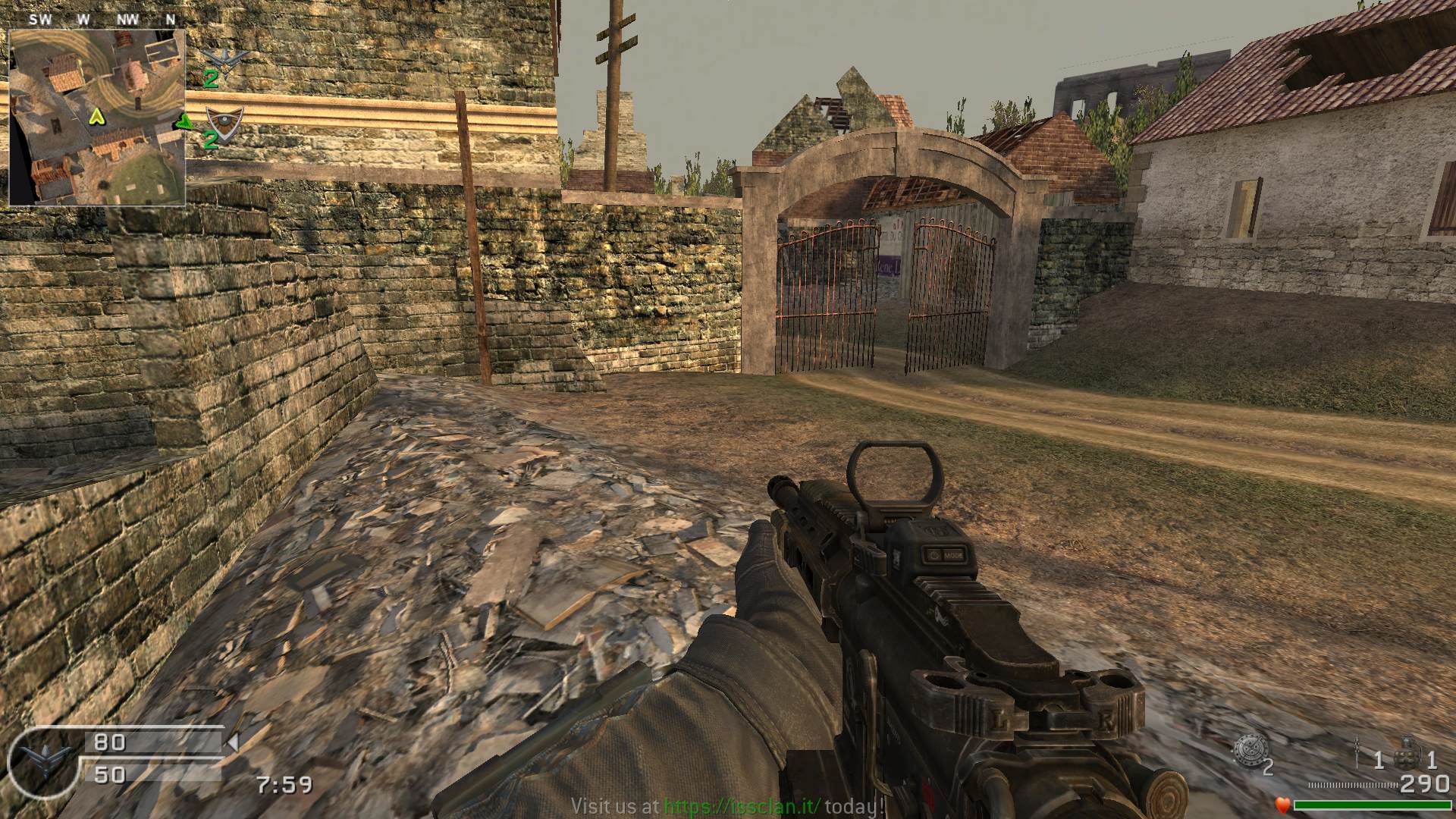Screen dimensions: 1456x819
Task: Click the winged star team emblem
Action: (x=225, y=58)
